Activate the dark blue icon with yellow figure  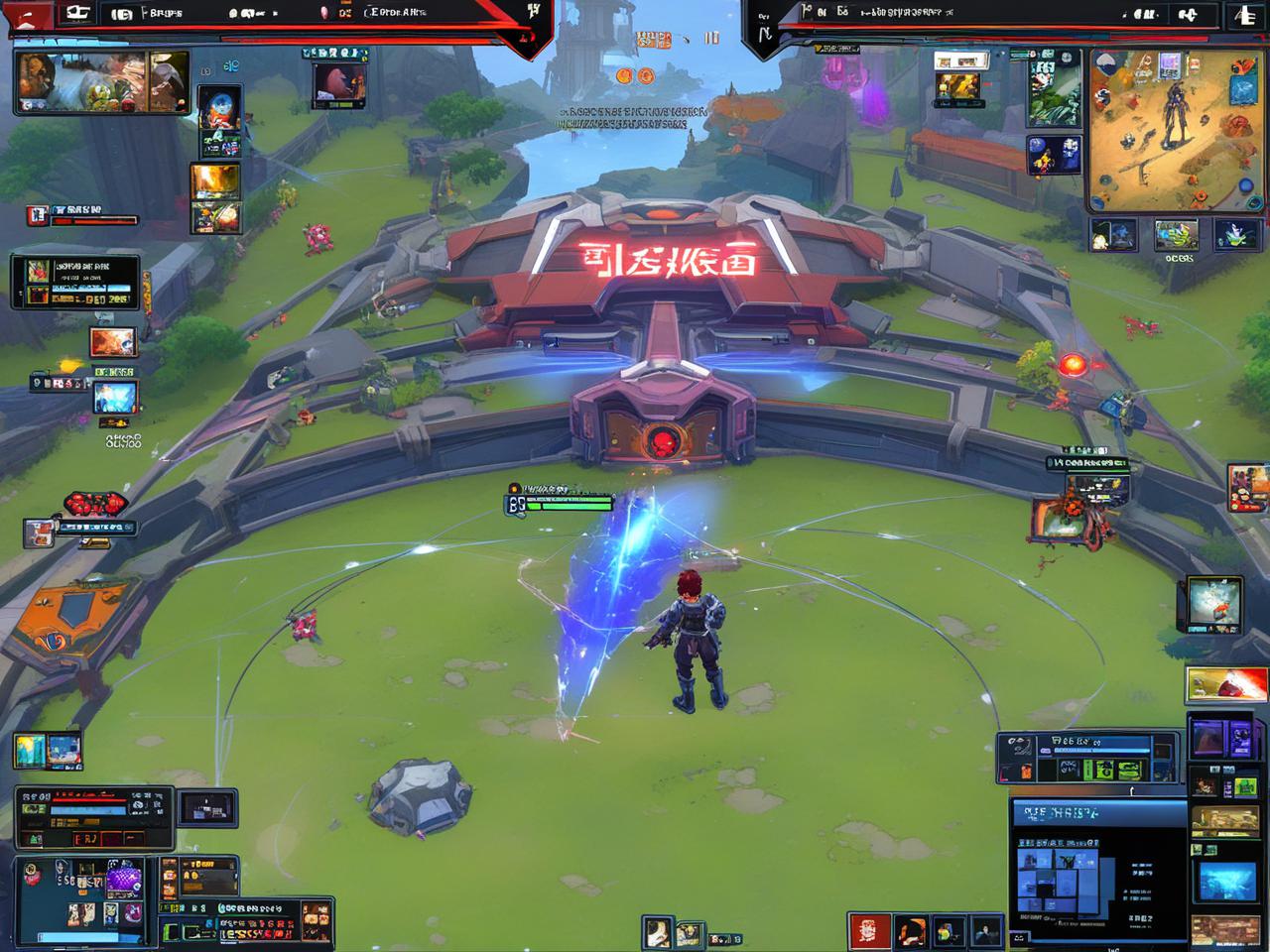point(1053,156)
